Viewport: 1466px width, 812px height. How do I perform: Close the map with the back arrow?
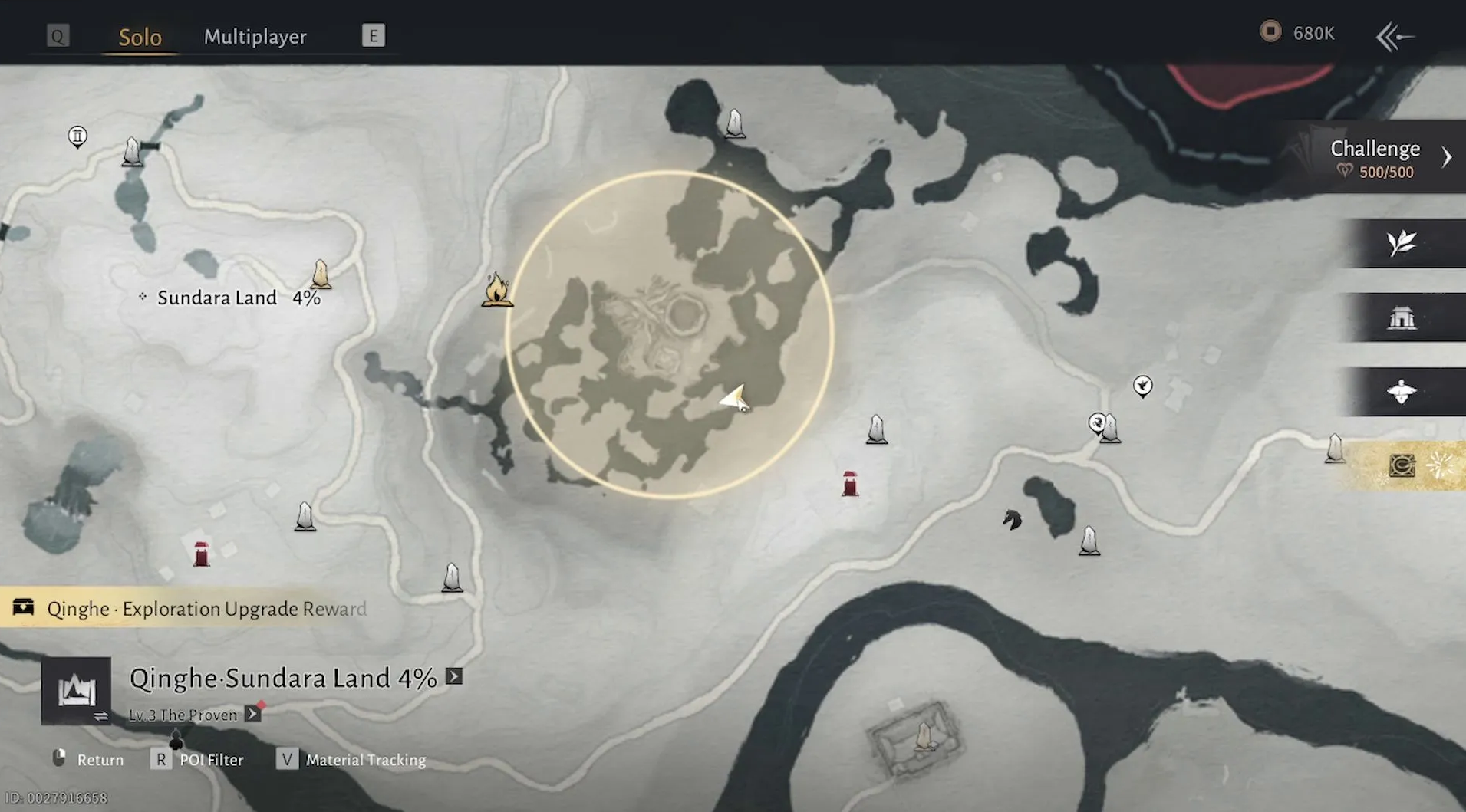coord(1395,36)
